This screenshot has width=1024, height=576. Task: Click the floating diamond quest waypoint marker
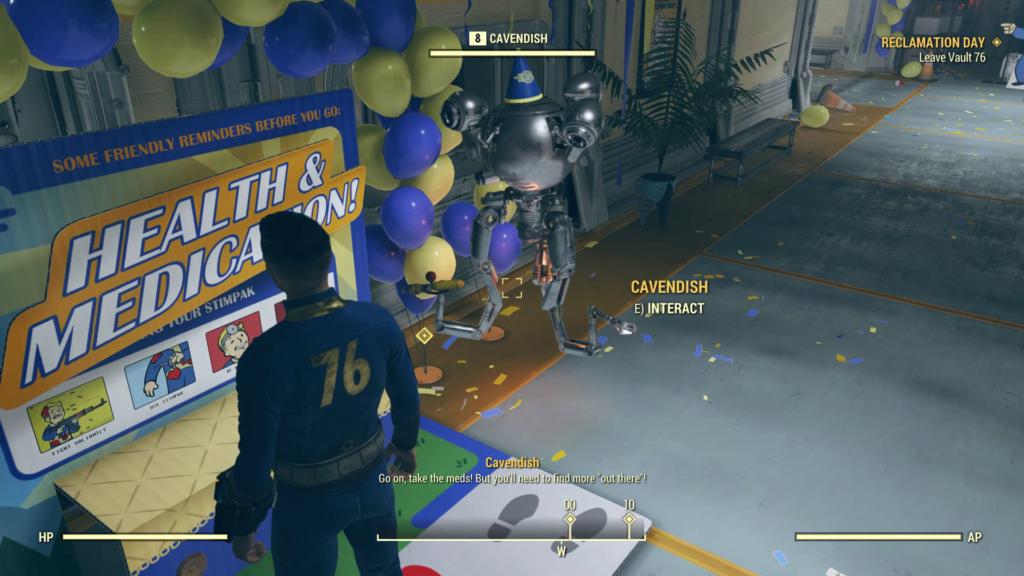(x=424, y=335)
